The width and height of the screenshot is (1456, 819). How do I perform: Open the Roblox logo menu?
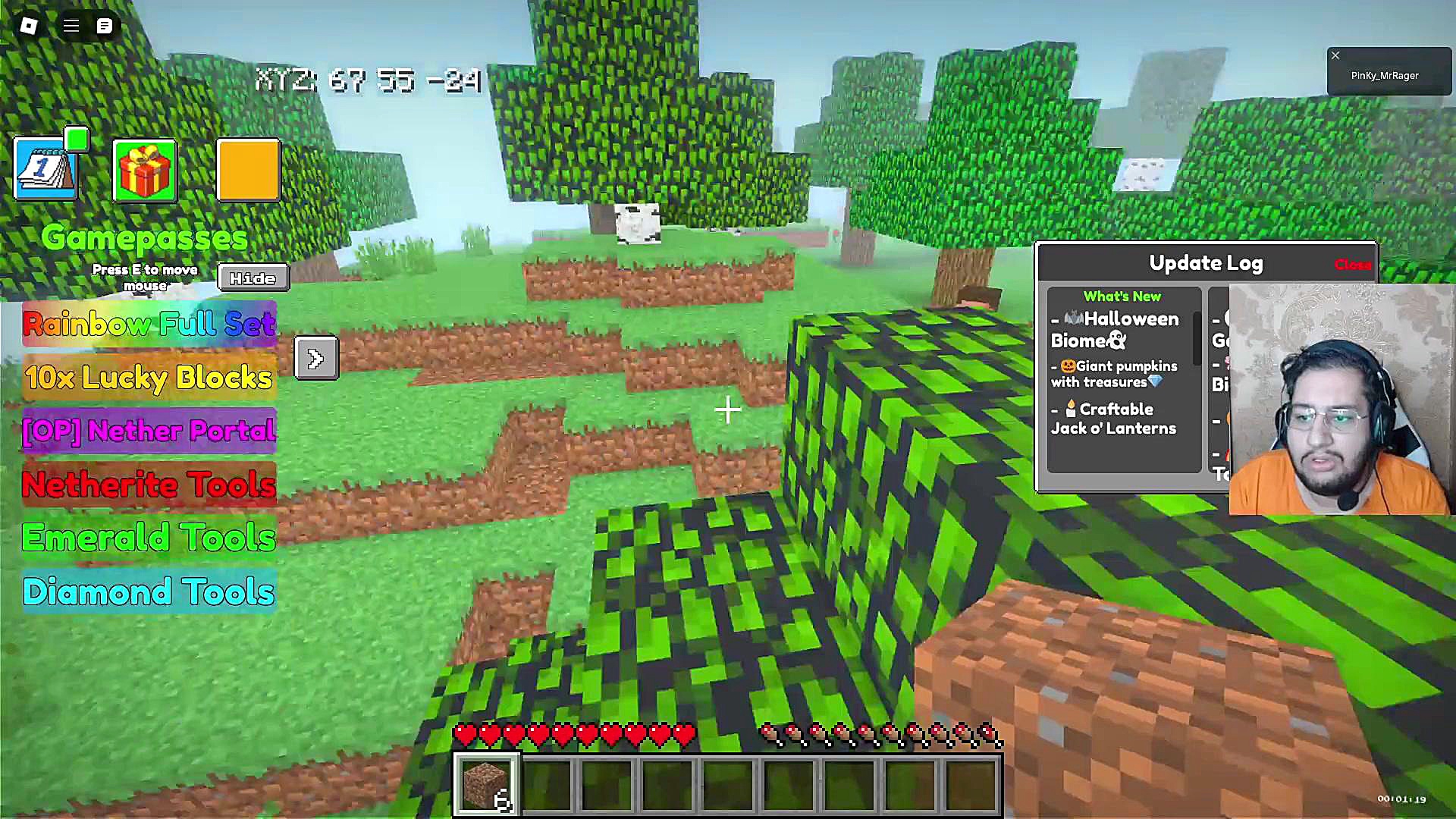click(x=29, y=26)
